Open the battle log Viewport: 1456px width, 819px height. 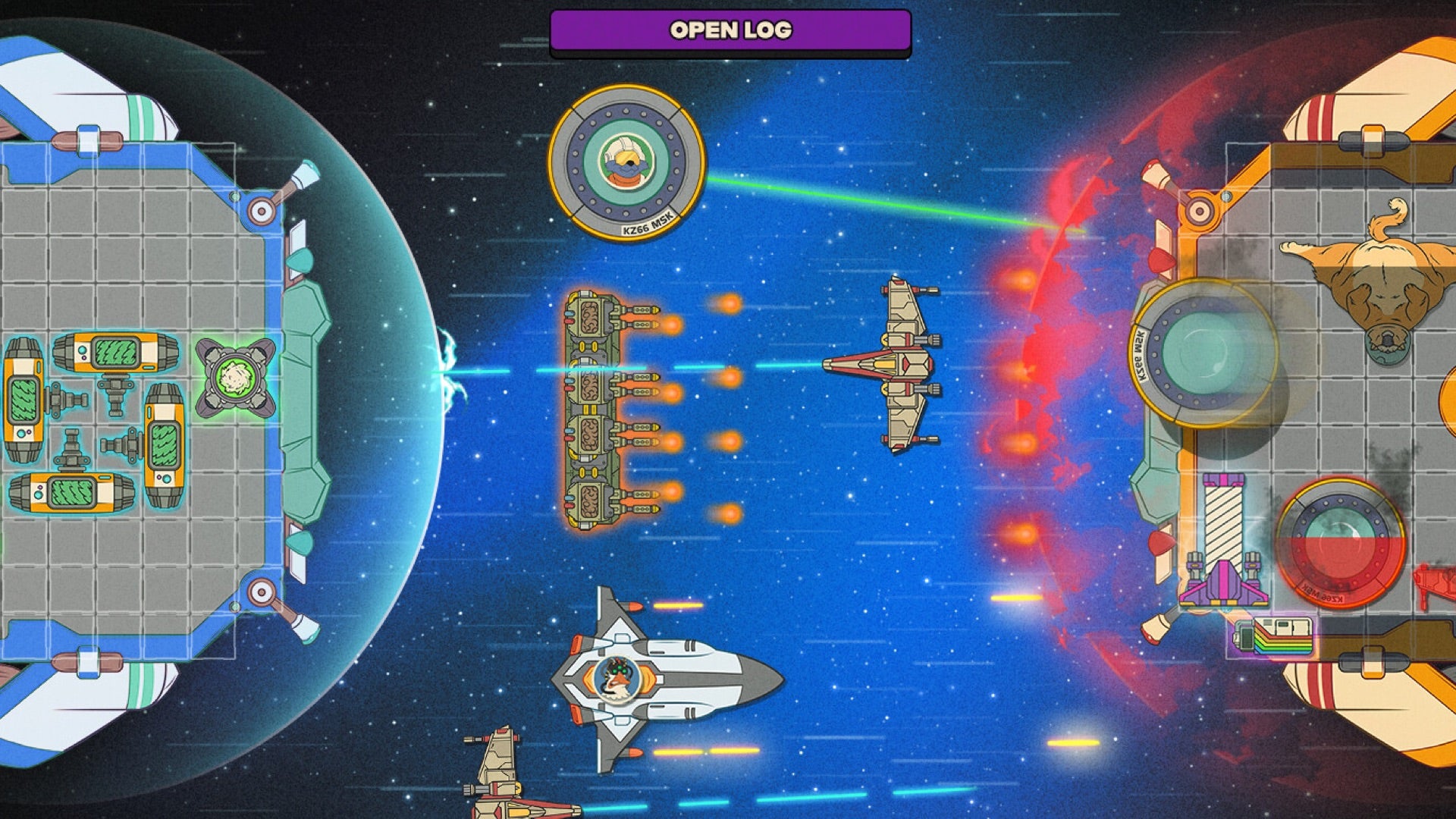click(x=730, y=30)
